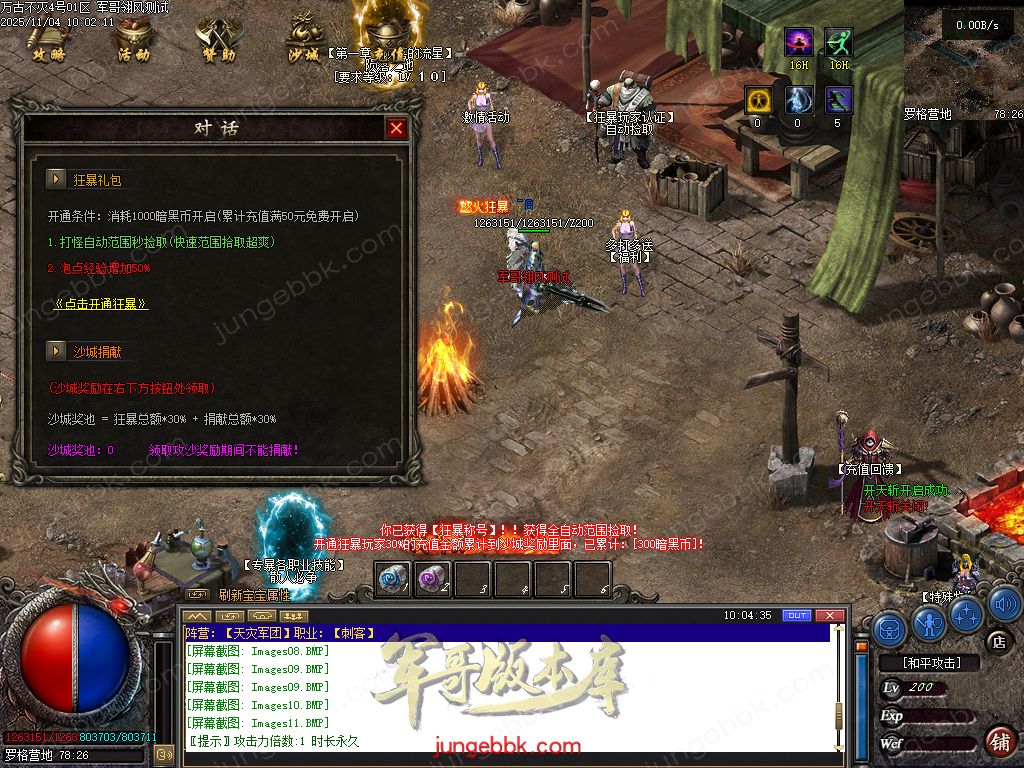Open the 沙城 dragon menu
The image size is (1024, 768).
304,38
